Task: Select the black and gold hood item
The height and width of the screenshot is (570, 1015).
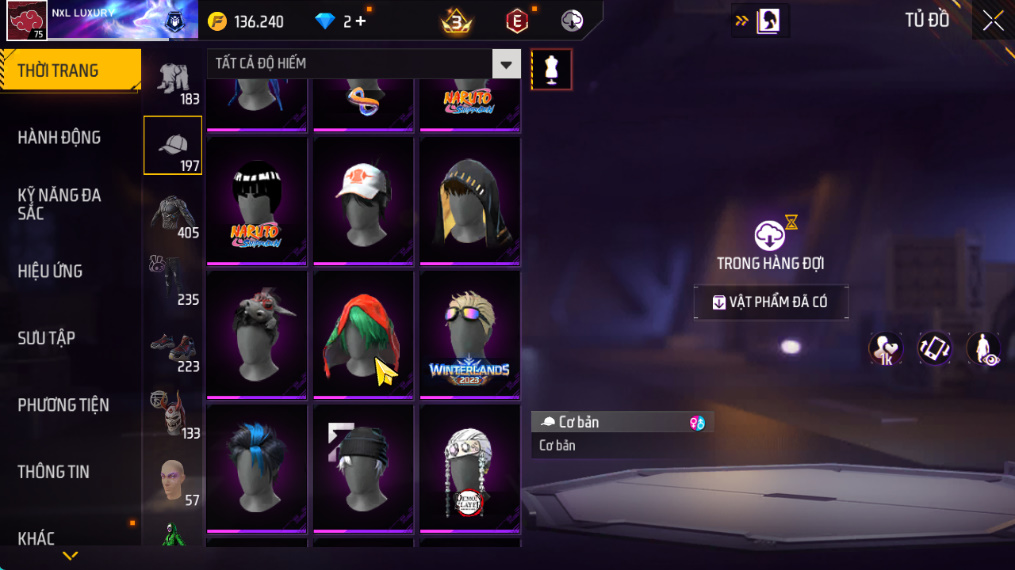Action: coord(469,197)
